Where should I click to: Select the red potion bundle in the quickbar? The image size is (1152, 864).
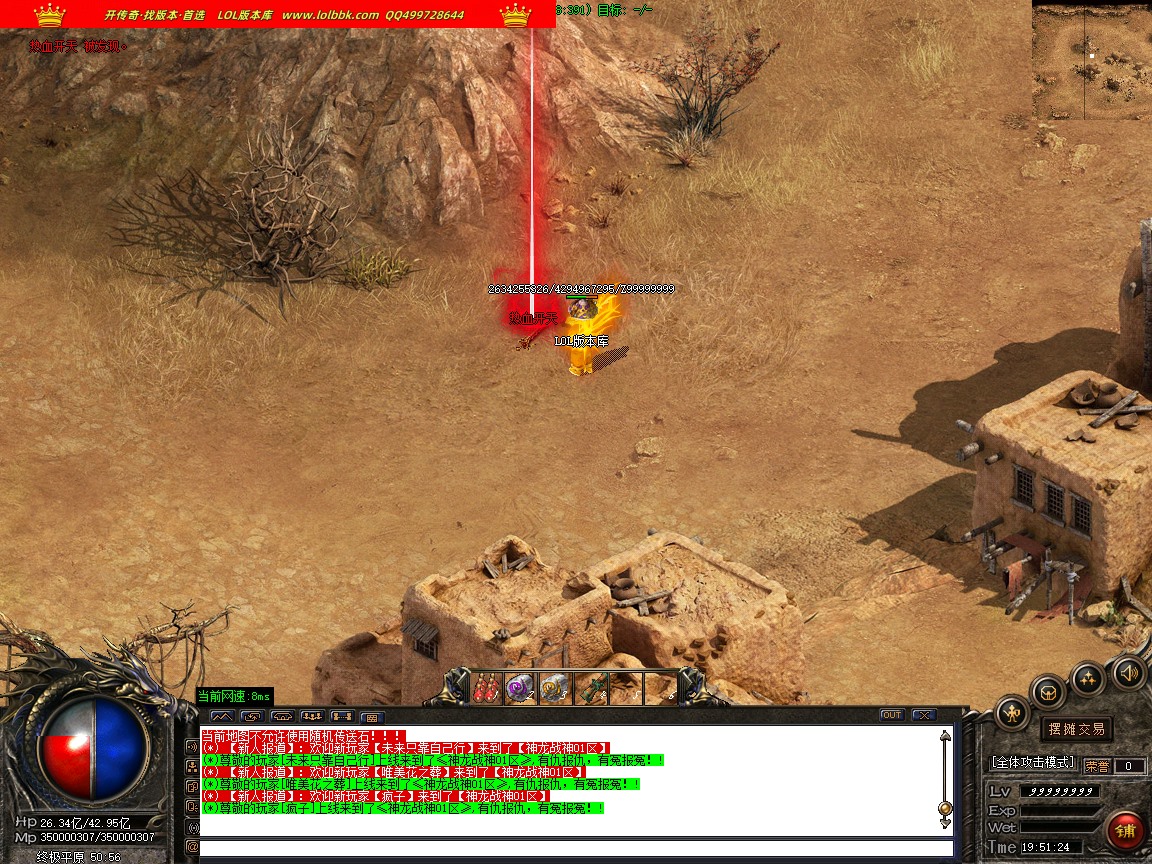pos(488,688)
